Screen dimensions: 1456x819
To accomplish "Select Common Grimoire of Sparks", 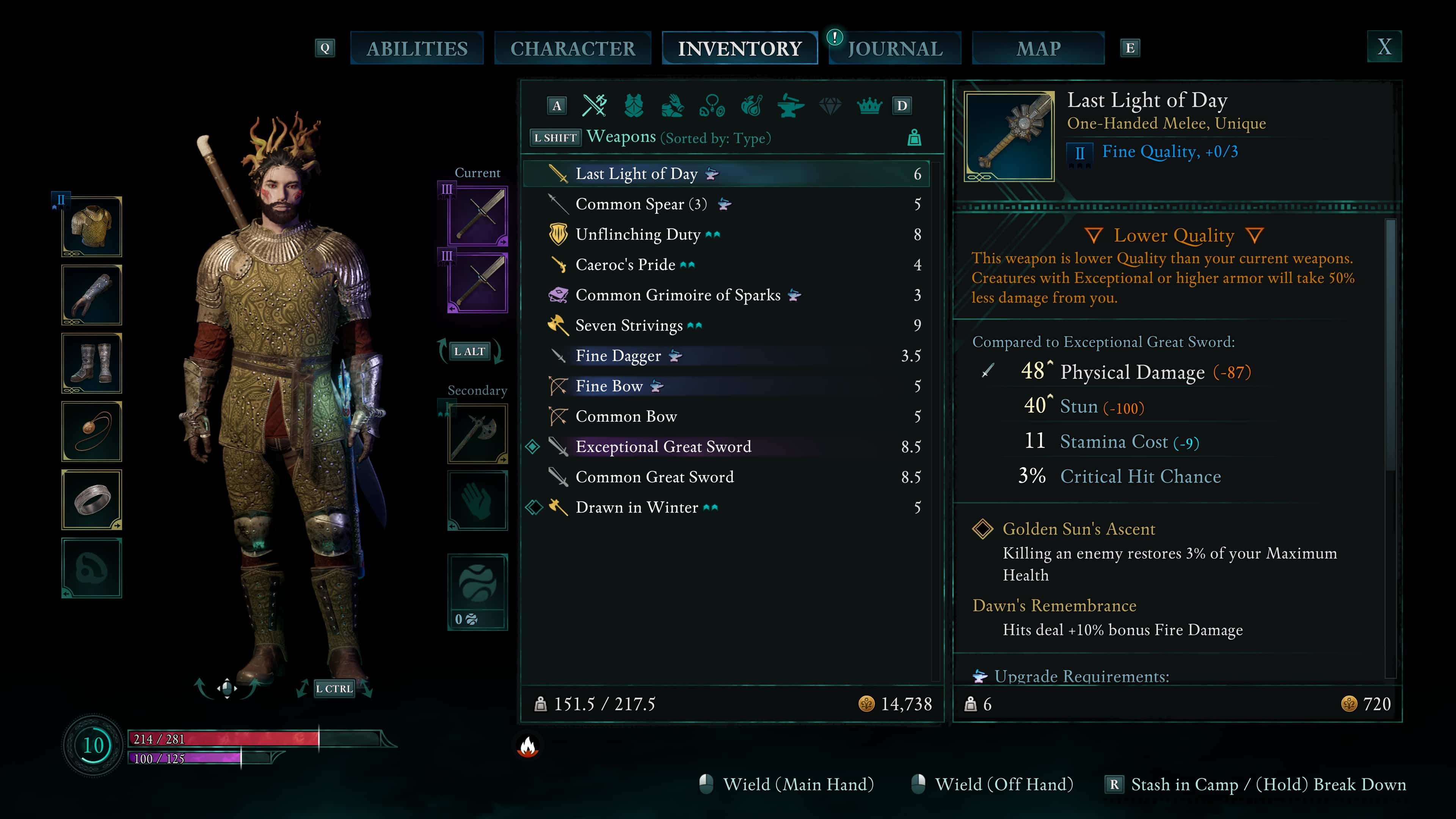I will (x=677, y=295).
